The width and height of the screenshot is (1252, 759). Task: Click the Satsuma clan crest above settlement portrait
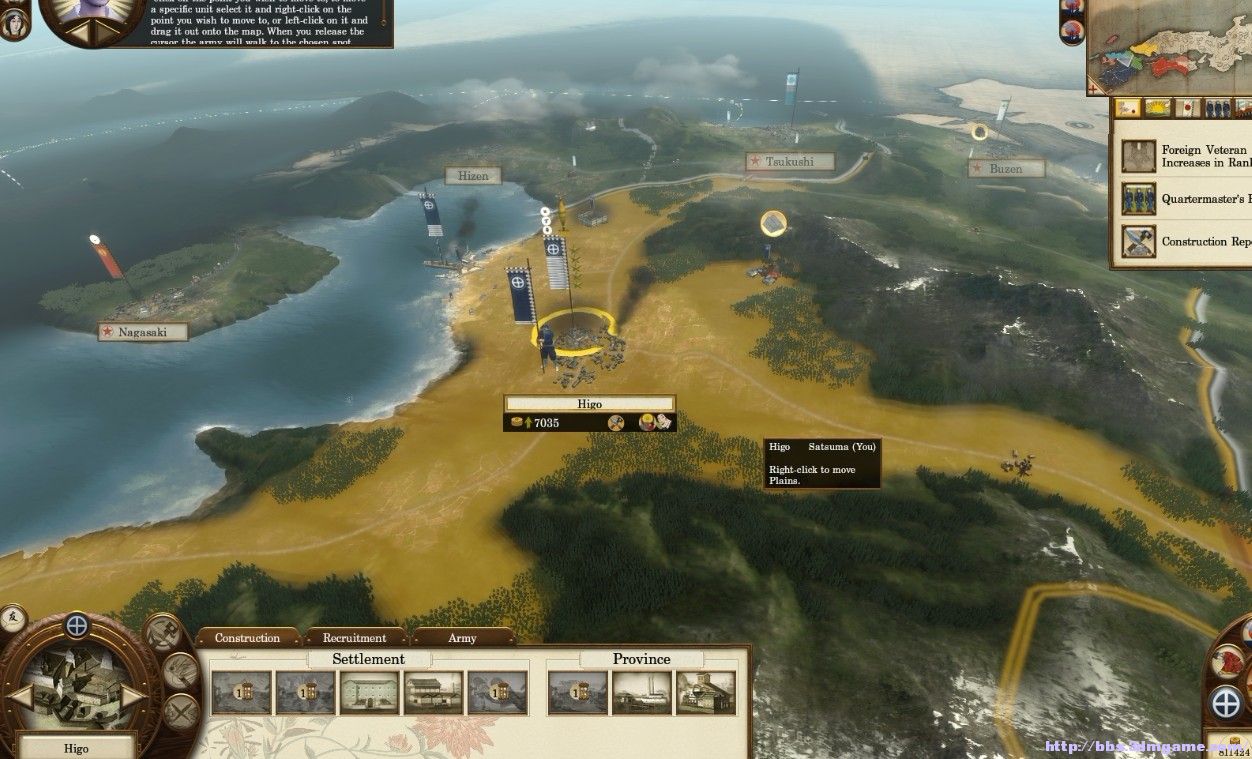click(x=76, y=627)
